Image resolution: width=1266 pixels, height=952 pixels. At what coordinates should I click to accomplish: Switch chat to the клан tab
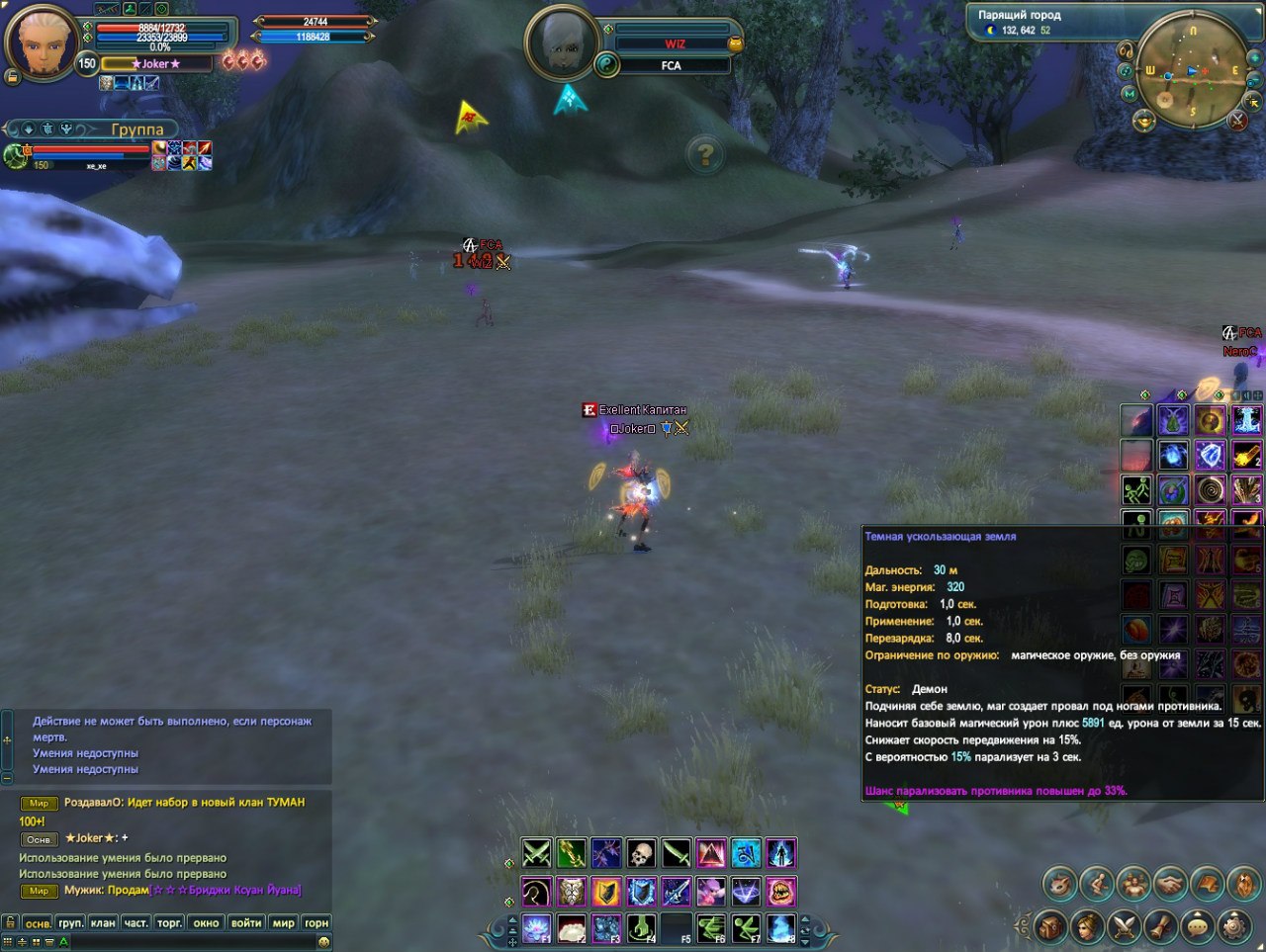coord(103,922)
